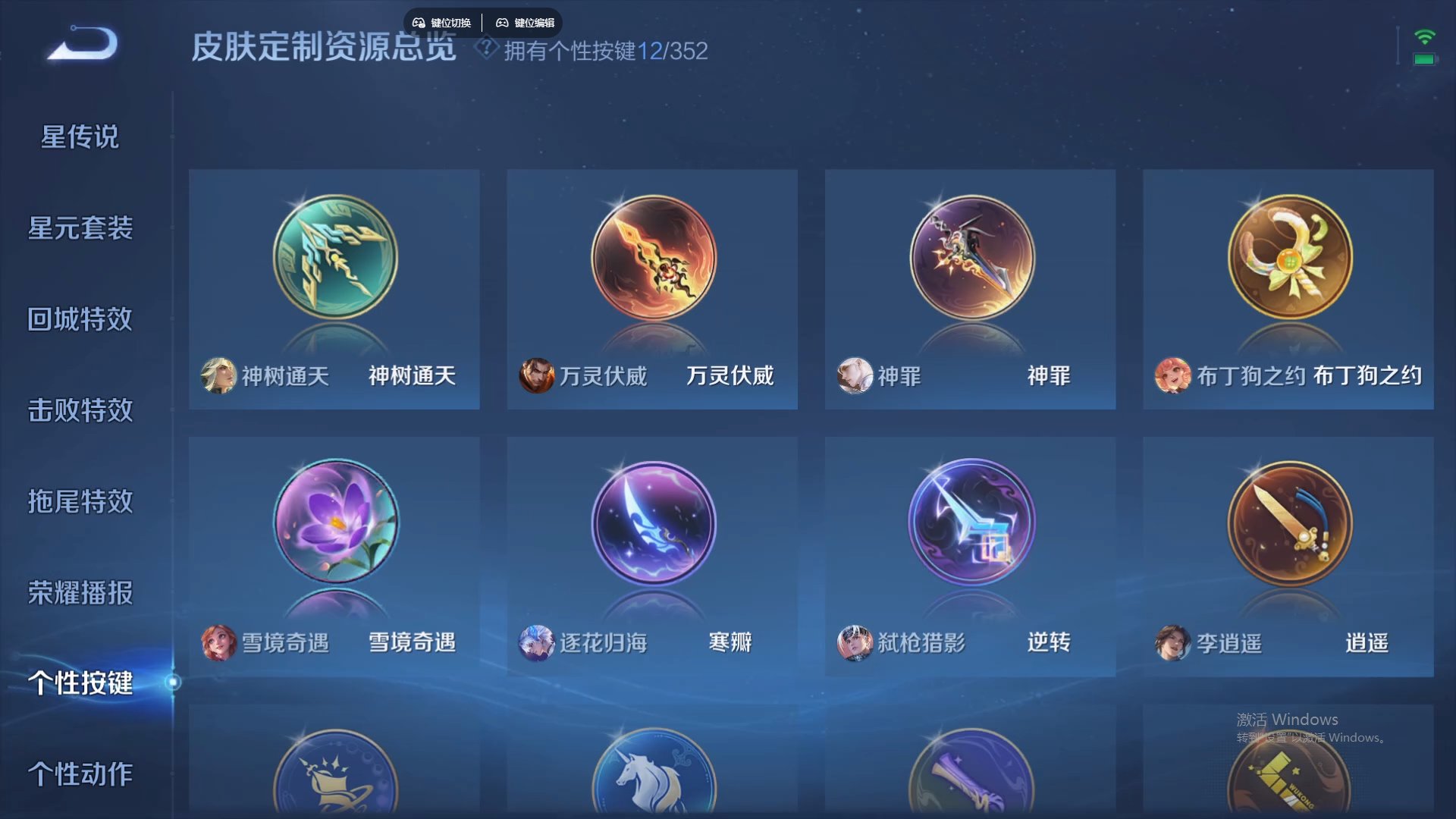Click the 神罪 sword button icon

[x=970, y=258]
